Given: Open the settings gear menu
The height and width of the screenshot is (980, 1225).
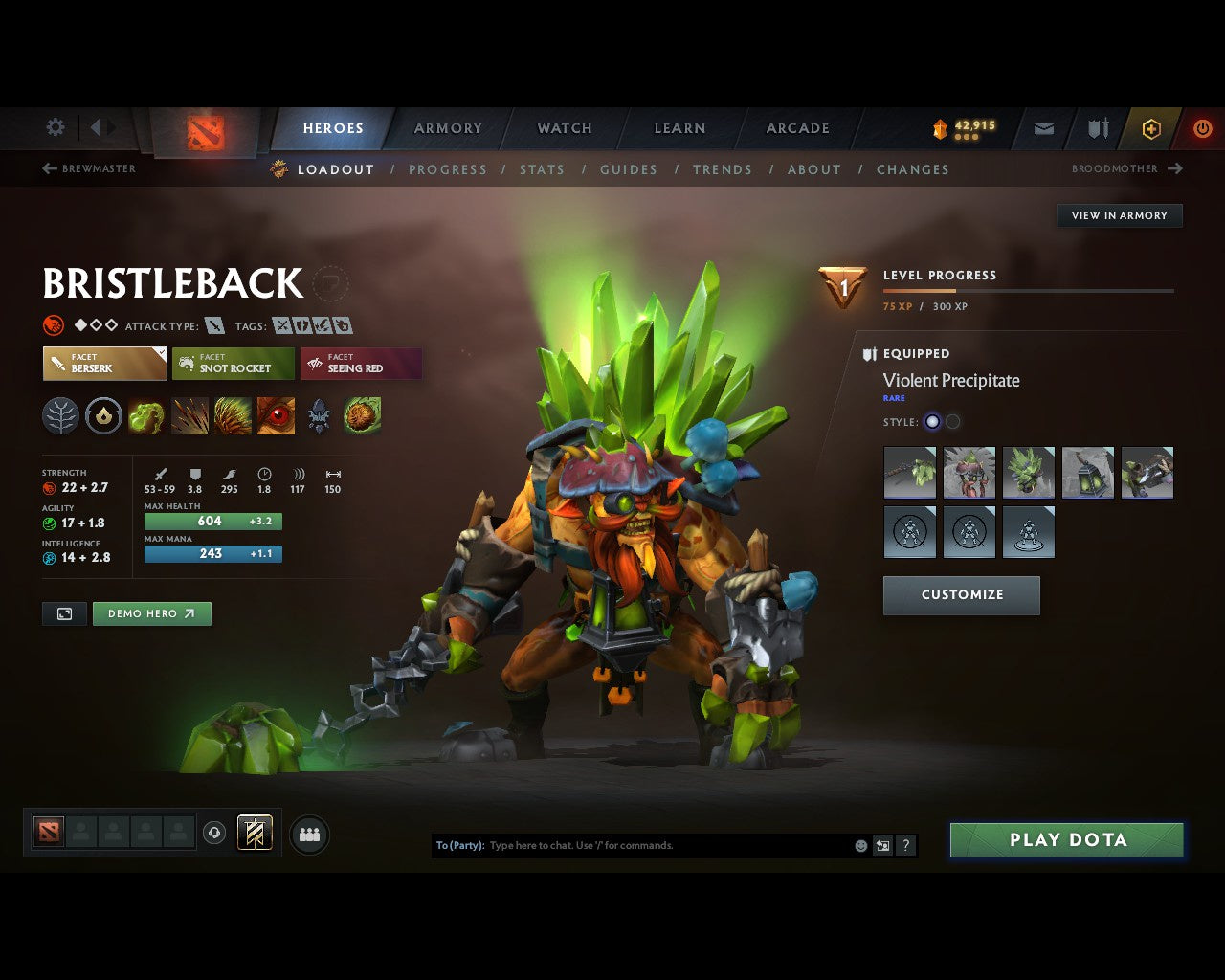Looking at the screenshot, I should (55, 127).
